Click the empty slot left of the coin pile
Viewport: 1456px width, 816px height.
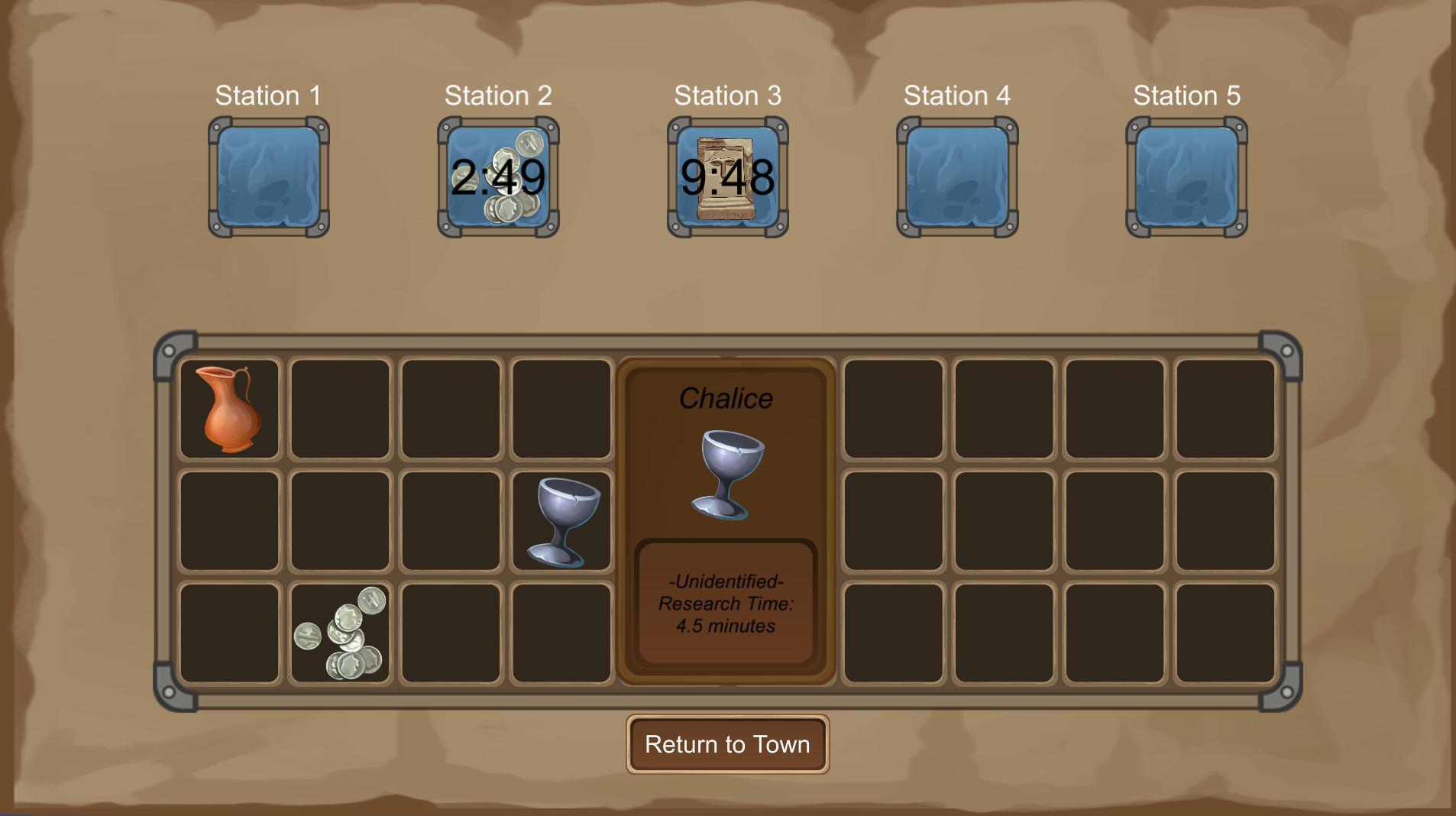(x=229, y=633)
